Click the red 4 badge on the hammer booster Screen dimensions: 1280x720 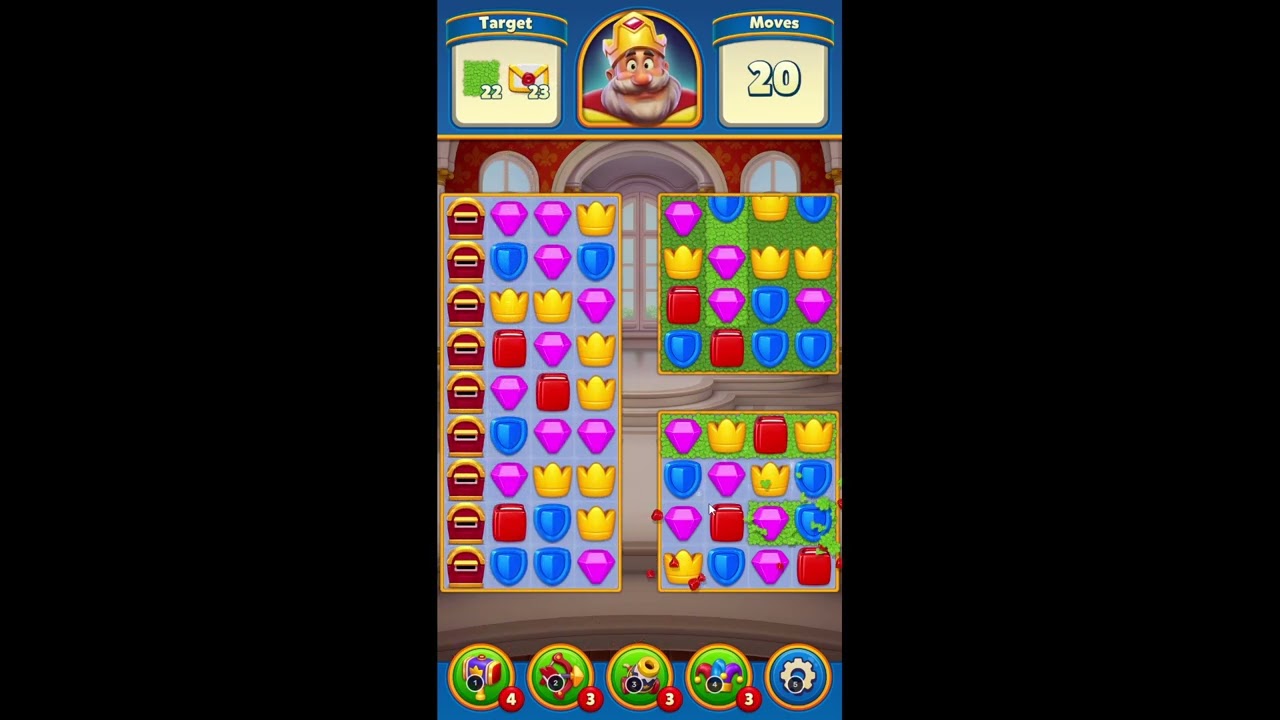[510, 700]
